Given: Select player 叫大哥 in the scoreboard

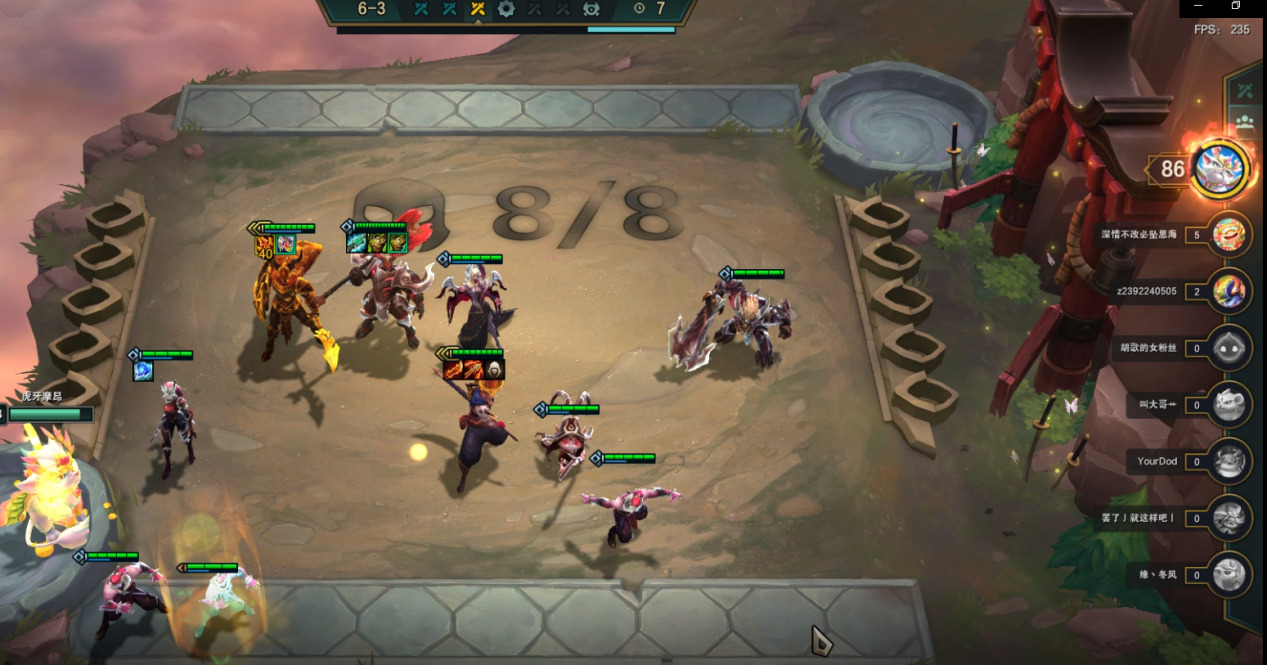Looking at the screenshot, I should click(1229, 404).
